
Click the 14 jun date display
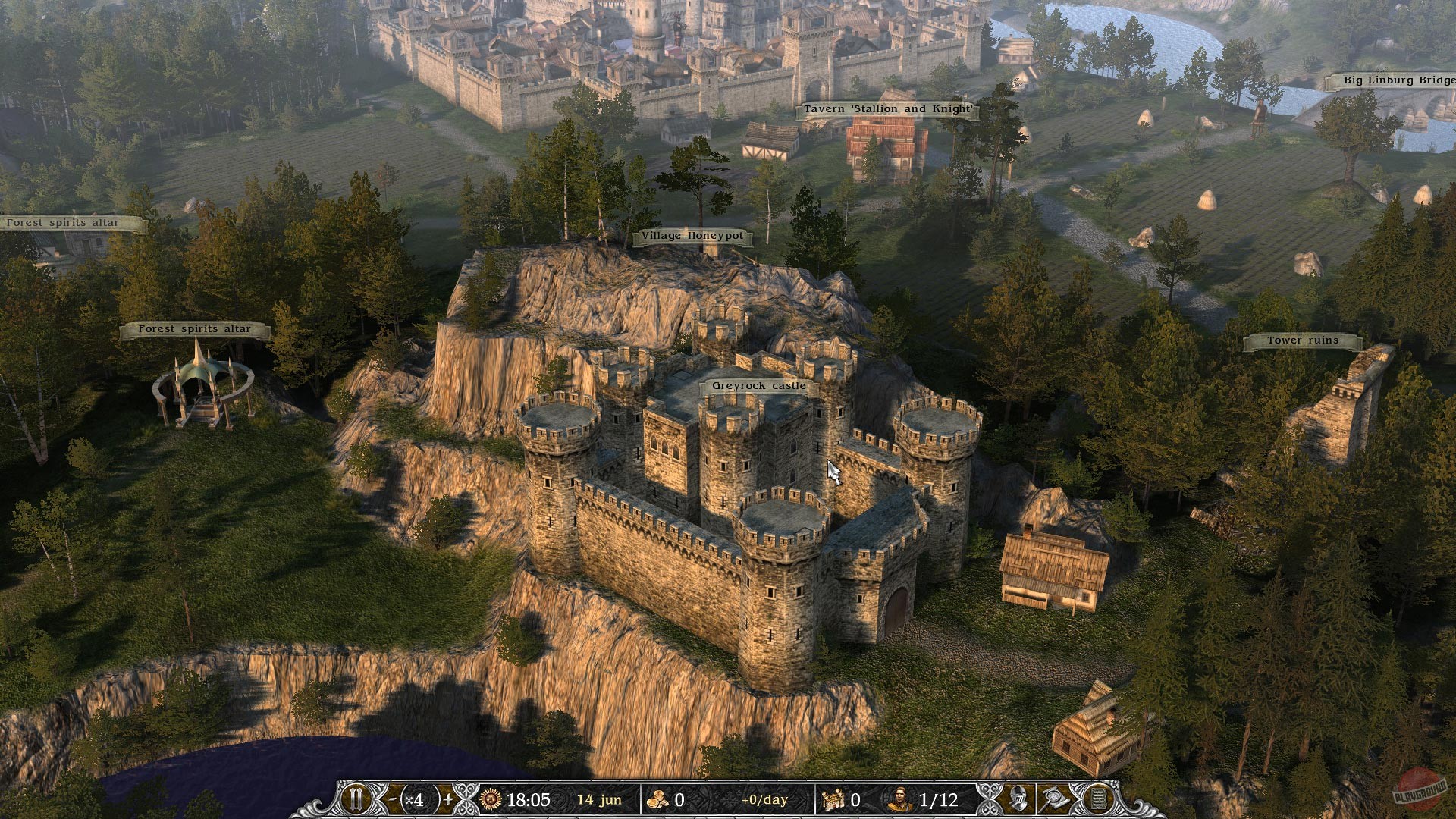point(598,799)
